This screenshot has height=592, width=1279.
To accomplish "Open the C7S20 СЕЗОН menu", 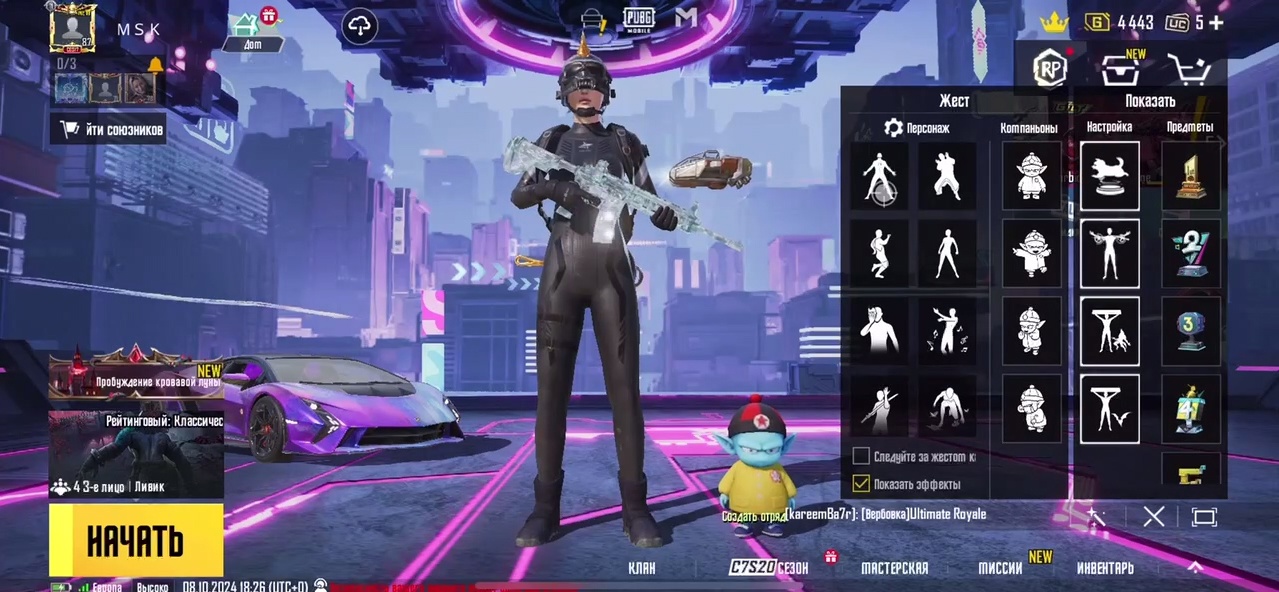I will coord(769,568).
